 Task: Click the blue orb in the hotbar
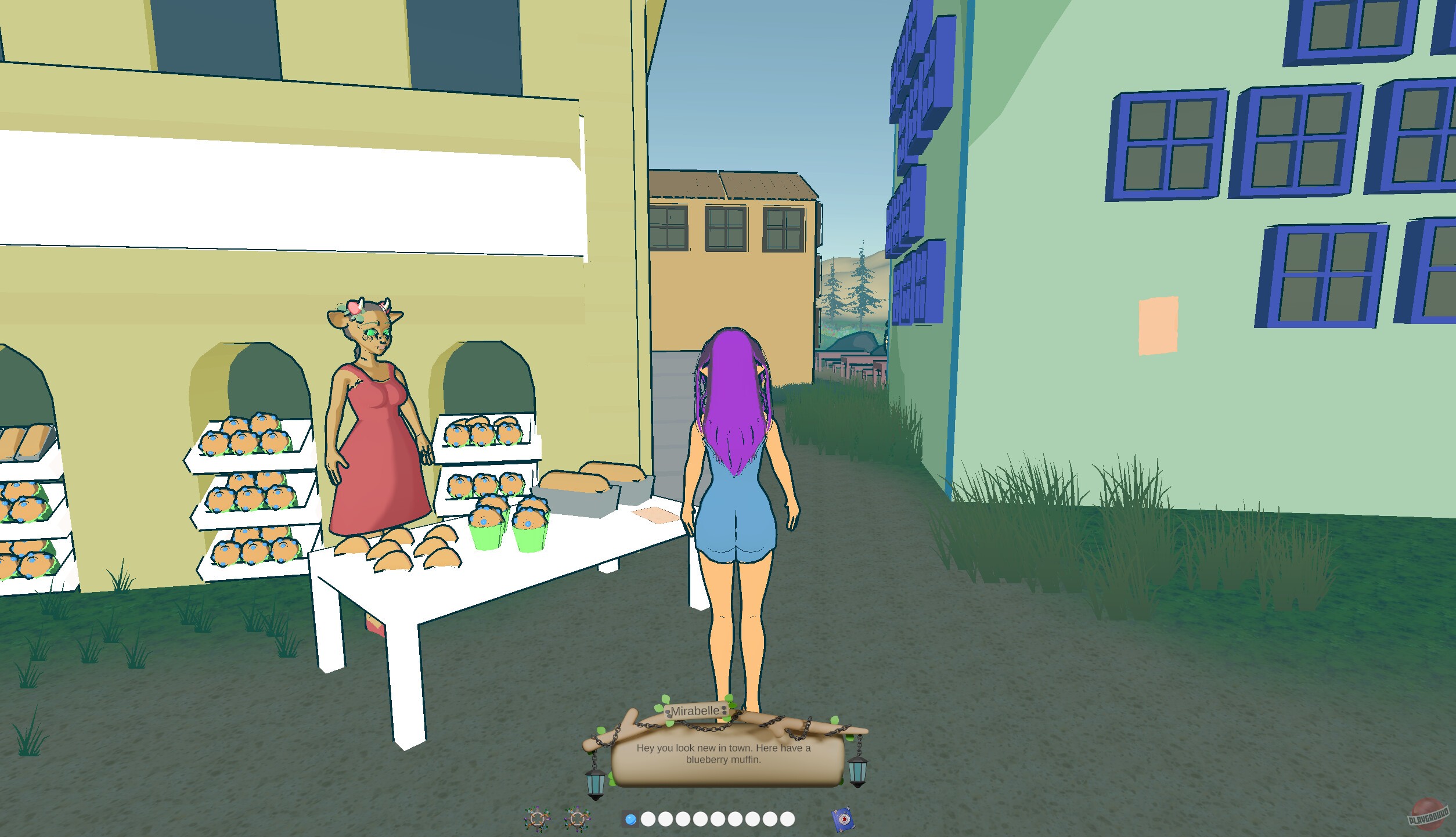630,820
